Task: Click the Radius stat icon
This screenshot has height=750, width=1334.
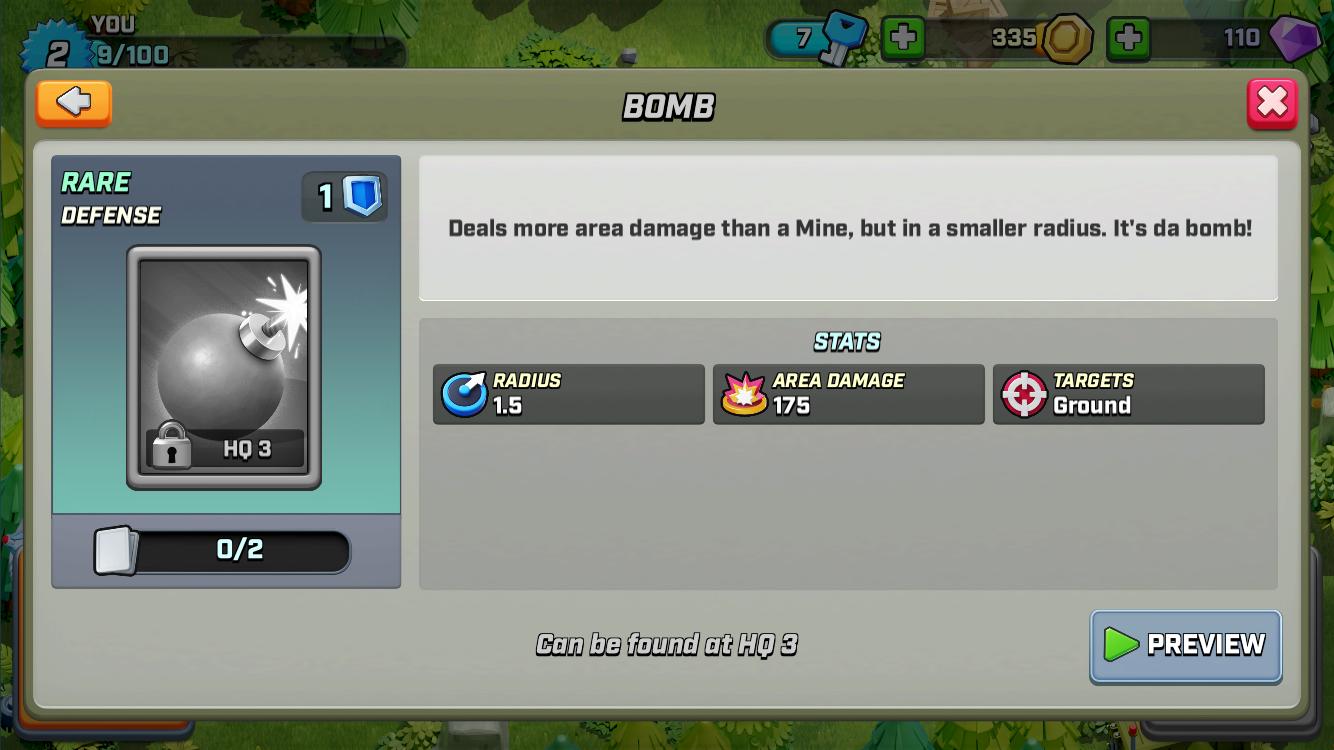Action: coord(463,392)
